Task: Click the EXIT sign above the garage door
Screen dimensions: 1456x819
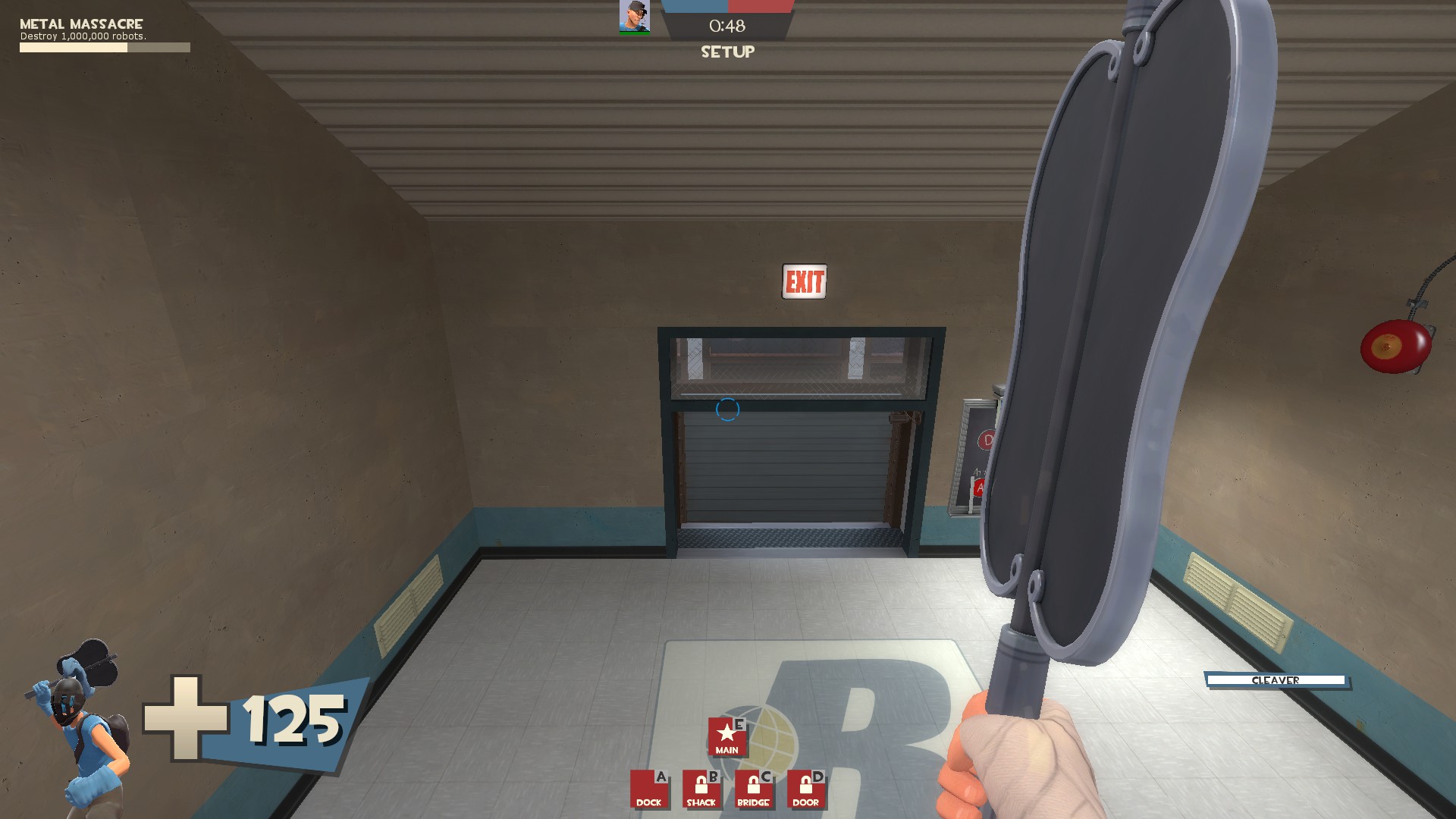Action: [805, 283]
